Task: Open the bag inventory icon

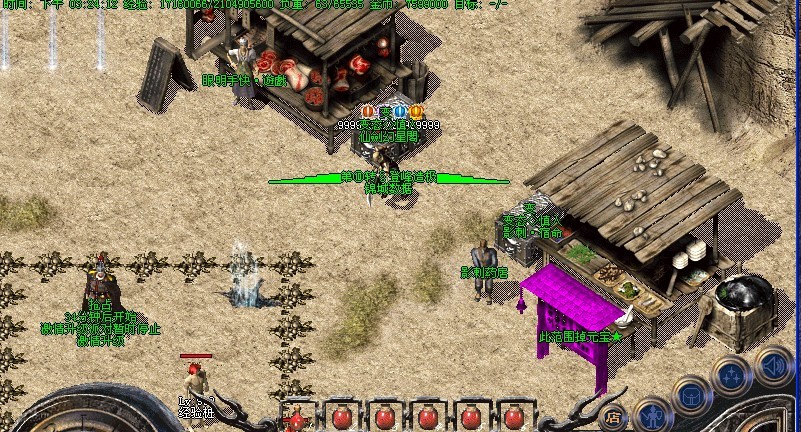Action: pyautogui.click(x=690, y=394)
